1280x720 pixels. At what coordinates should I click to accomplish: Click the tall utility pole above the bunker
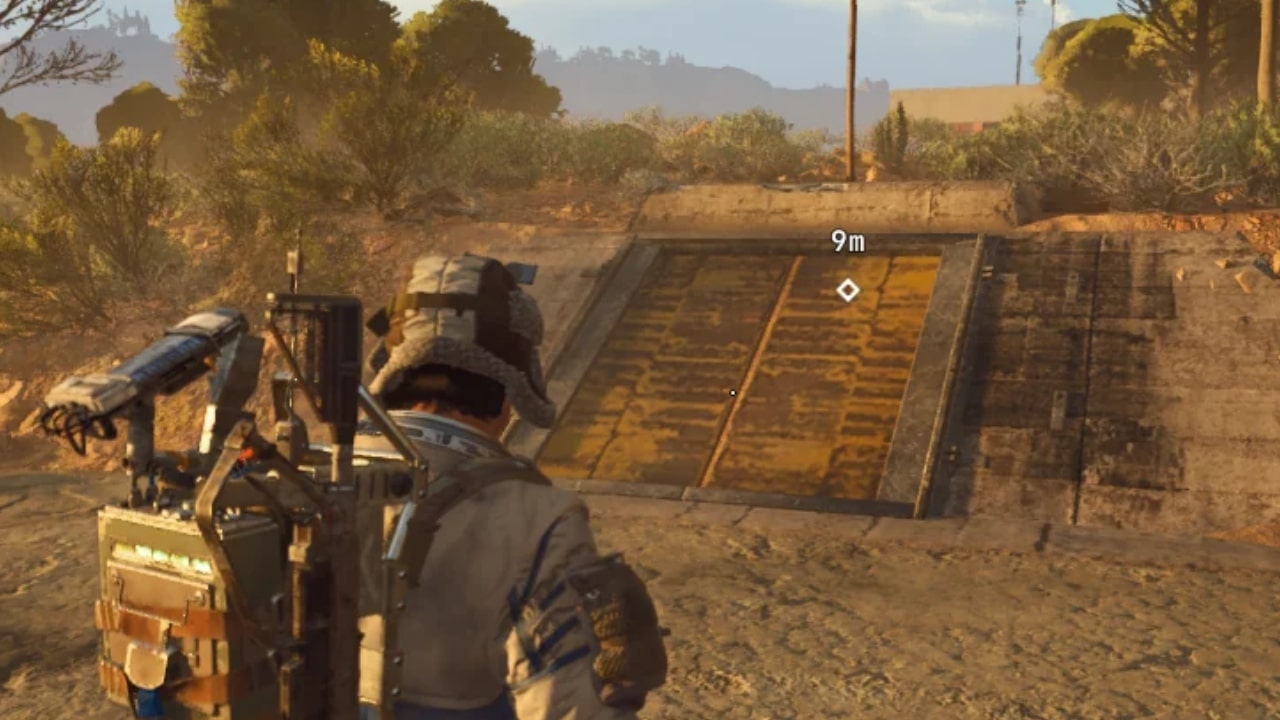pyautogui.click(x=852, y=90)
